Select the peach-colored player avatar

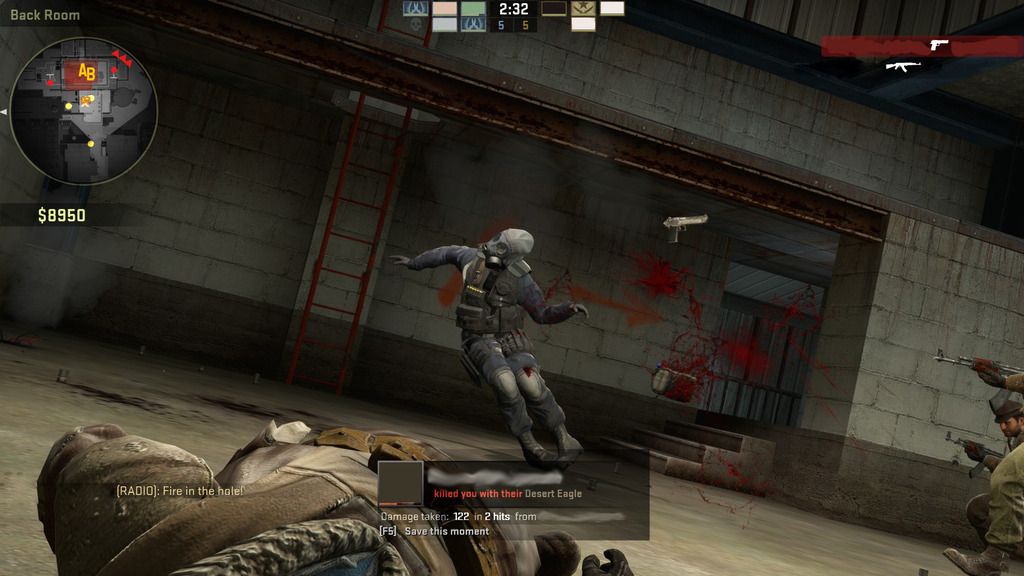[x=445, y=9]
